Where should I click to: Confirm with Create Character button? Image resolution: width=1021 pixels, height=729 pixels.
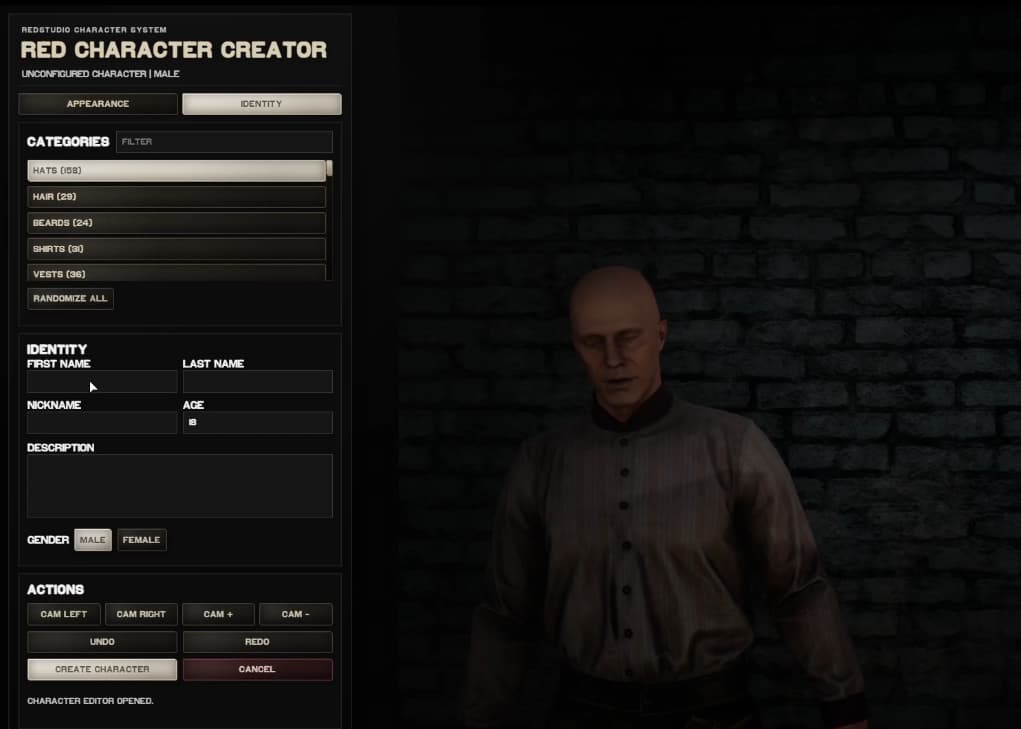102,669
